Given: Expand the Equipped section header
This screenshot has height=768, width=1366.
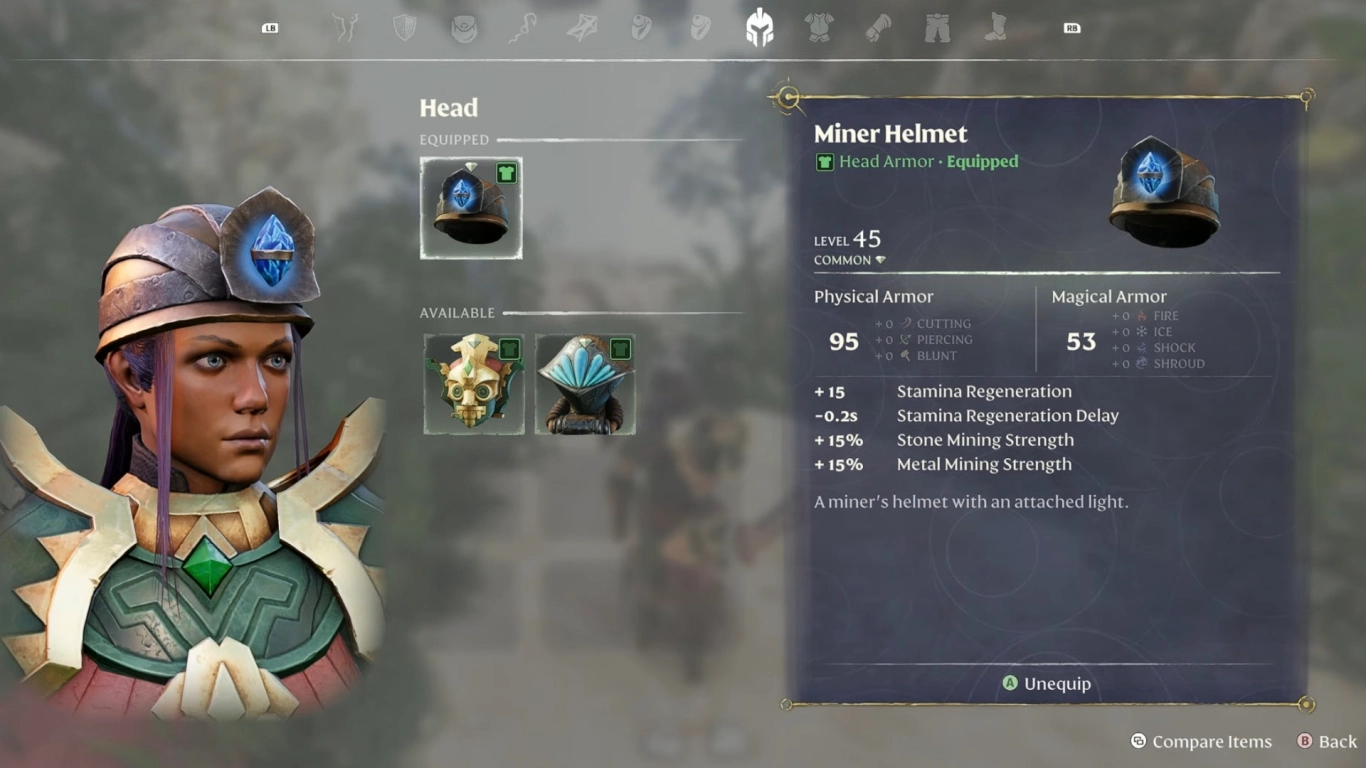Looking at the screenshot, I should click(x=455, y=140).
